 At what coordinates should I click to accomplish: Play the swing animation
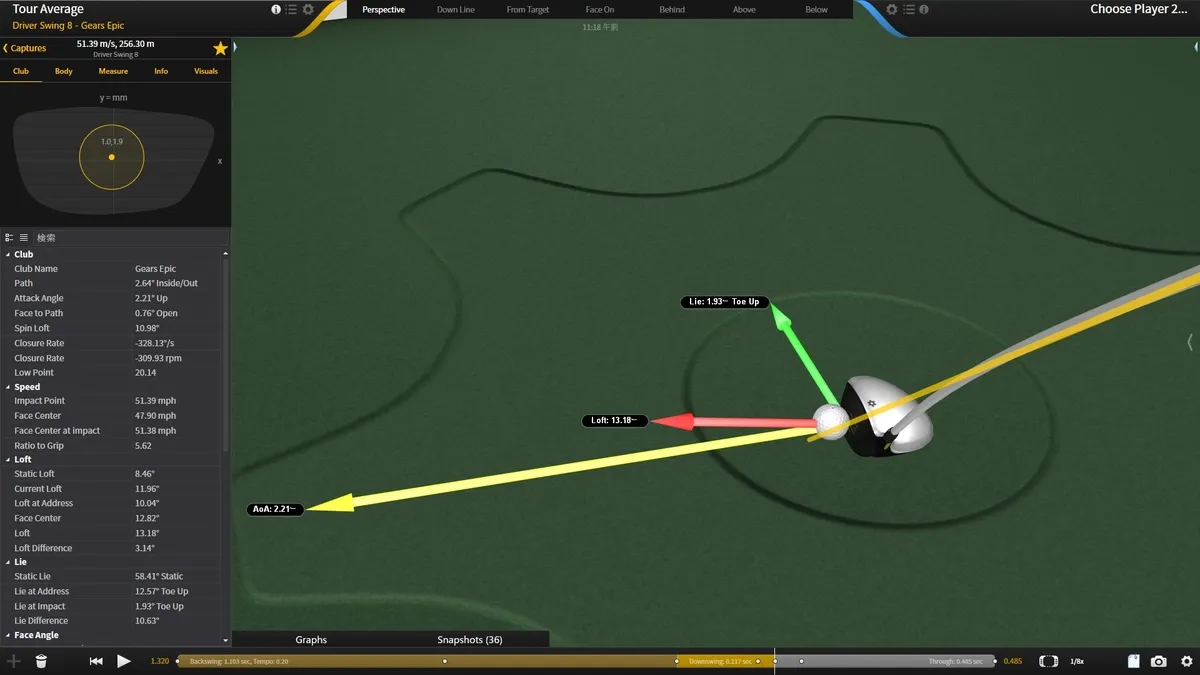[x=124, y=661]
